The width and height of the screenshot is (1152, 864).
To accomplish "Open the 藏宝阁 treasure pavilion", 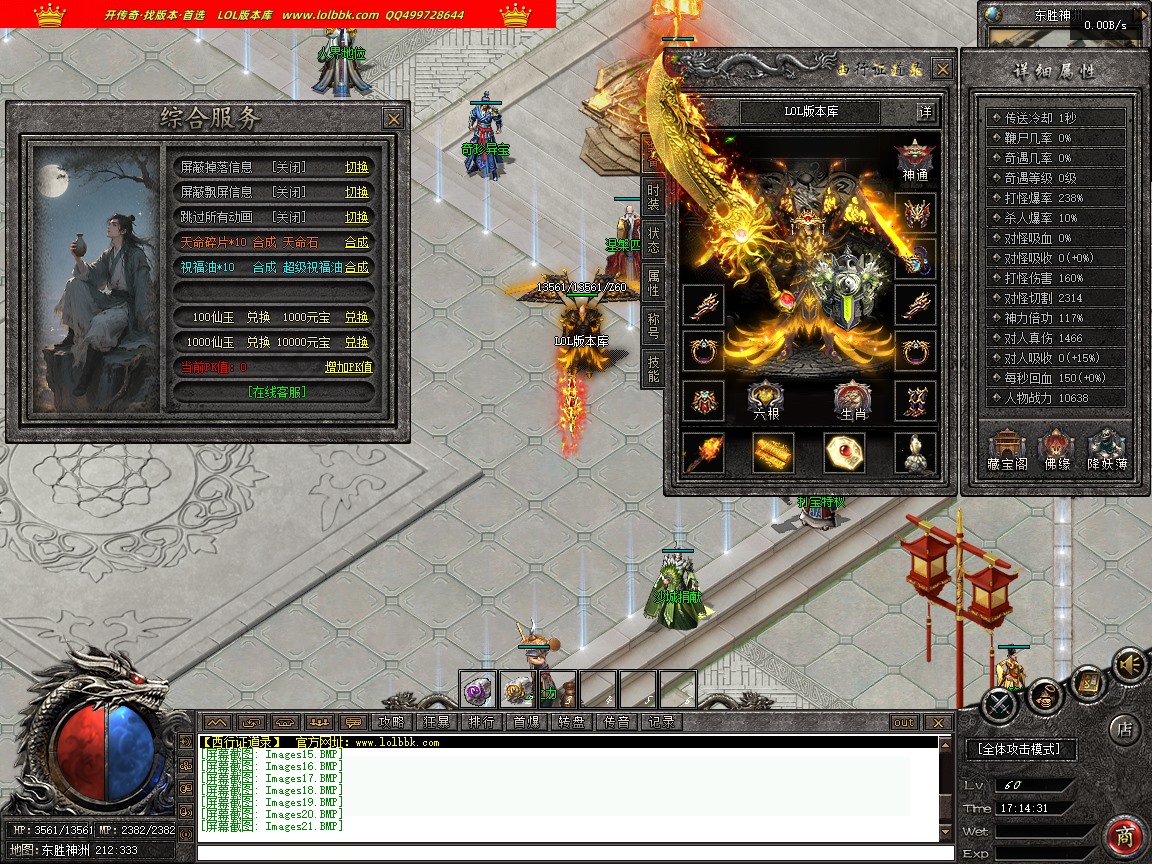I will [1006, 450].
